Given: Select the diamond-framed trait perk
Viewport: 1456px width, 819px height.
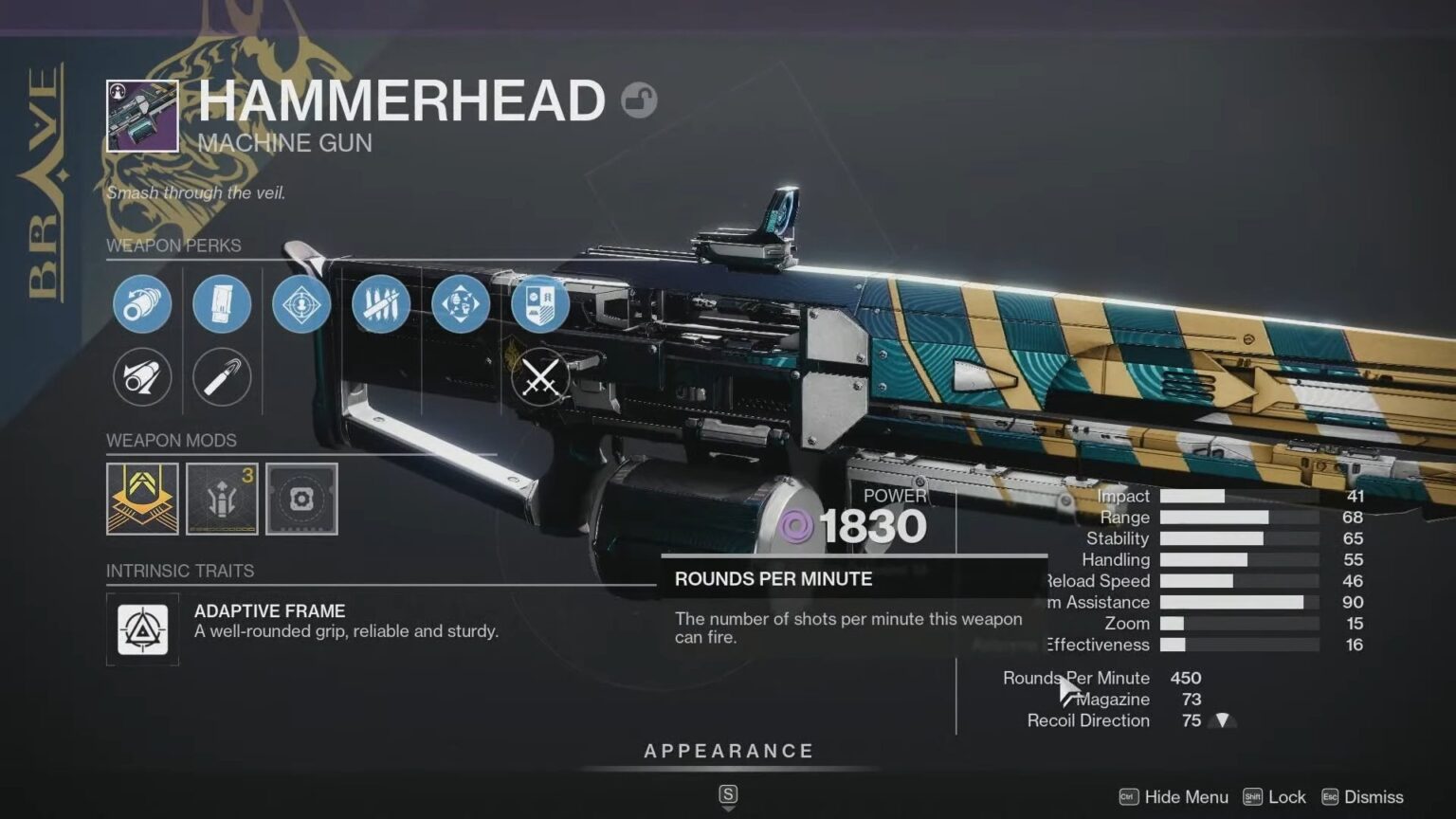Looking at the screenshot, I should click(x=301, y=303).
